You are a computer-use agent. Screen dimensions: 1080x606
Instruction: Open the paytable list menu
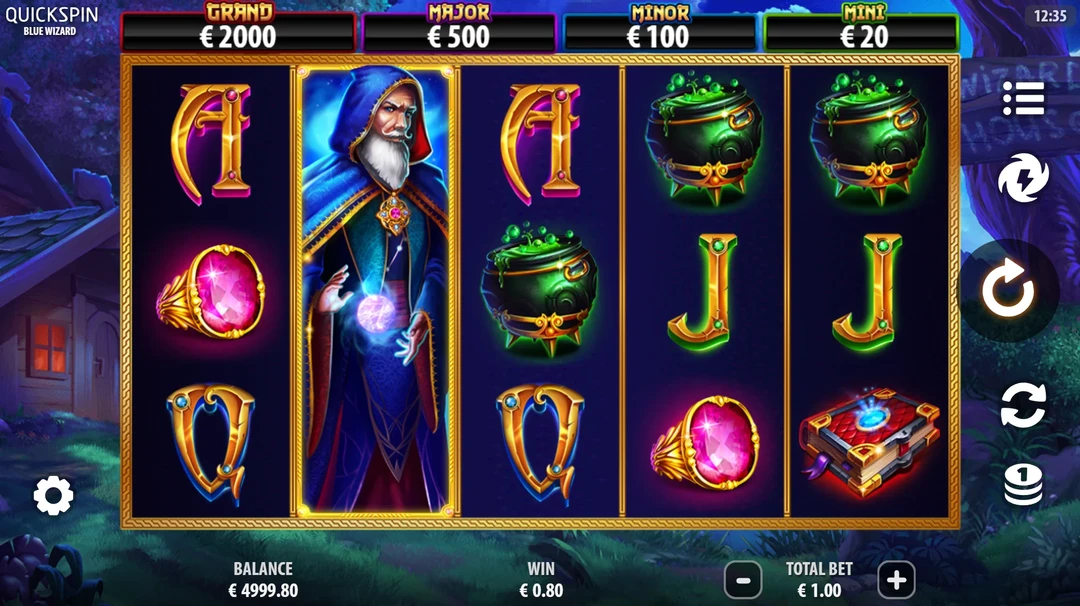point(1023,98)
